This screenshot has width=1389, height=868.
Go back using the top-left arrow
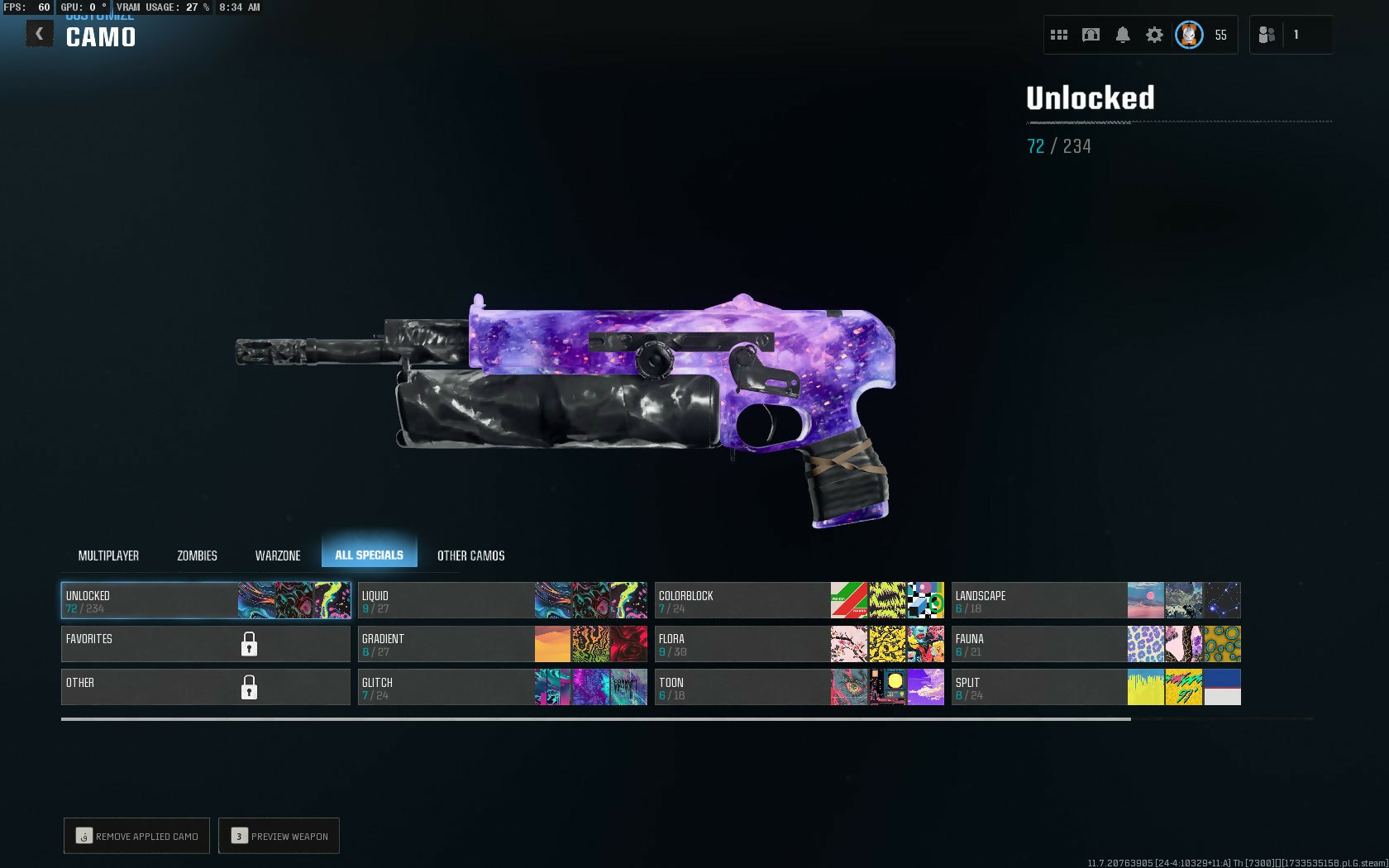[x=39, y=34]
